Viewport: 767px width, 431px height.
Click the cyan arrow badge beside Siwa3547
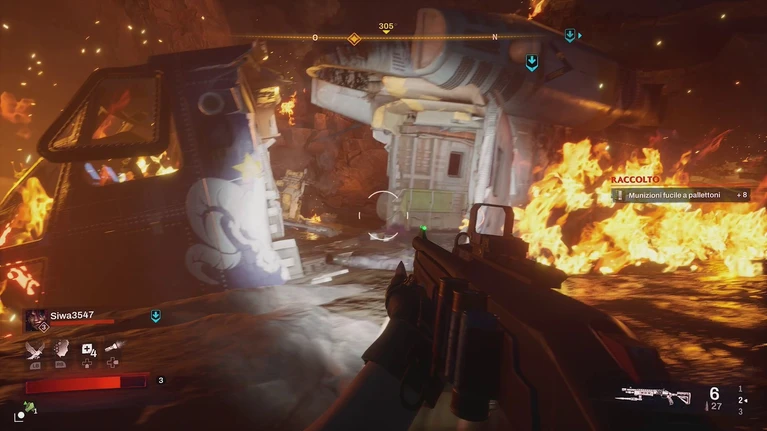point(155,316)
